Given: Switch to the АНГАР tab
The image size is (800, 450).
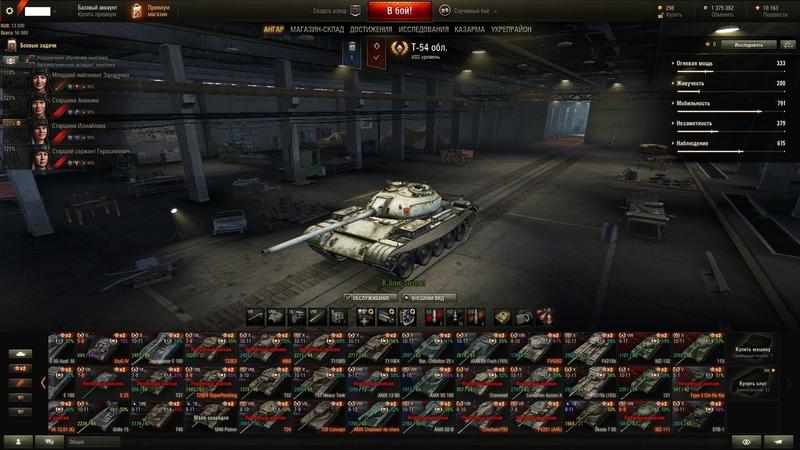Looking at the screenshot, I should point(273,30).
